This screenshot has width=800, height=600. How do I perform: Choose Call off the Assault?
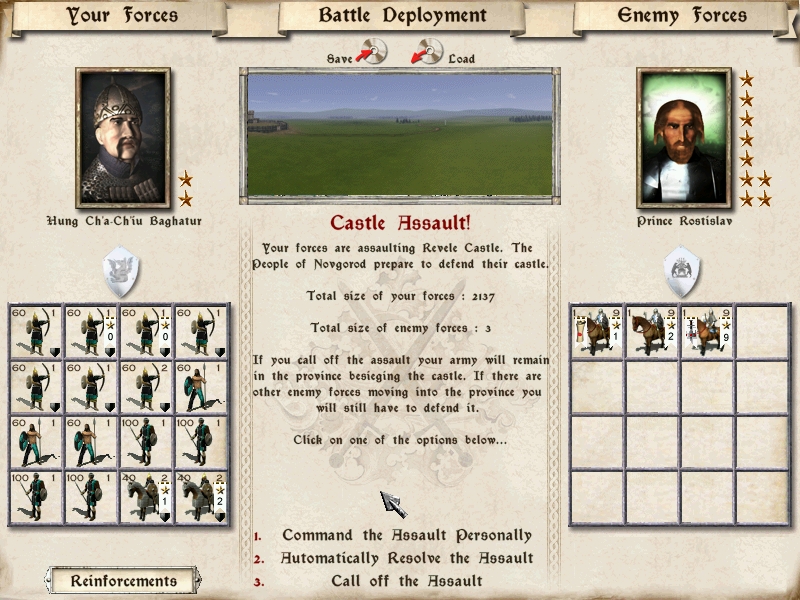coord(406,580)
